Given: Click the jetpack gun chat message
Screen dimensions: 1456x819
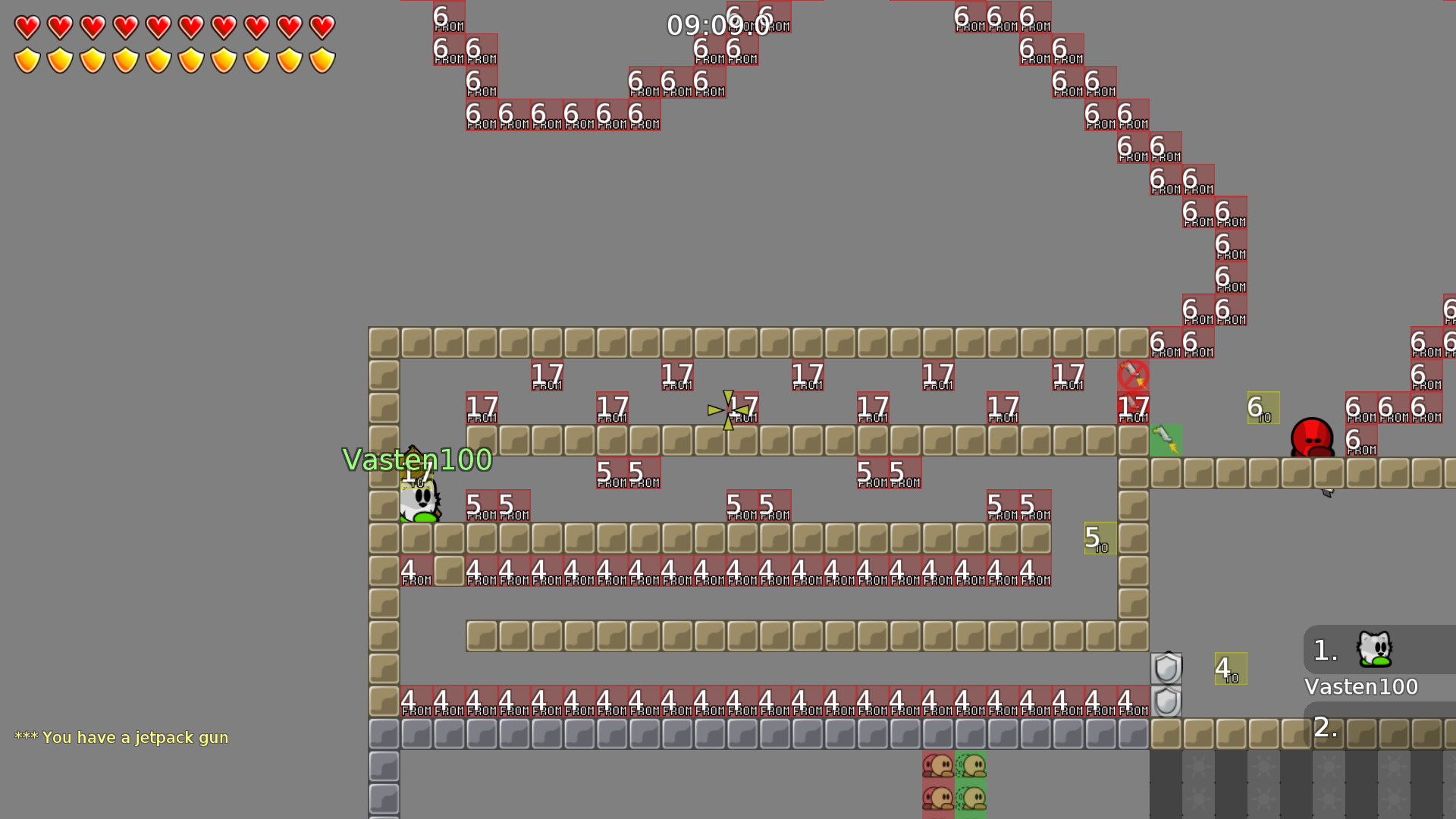Looking at the screenshot, I should pyautogui.click(x=121, y=736).
